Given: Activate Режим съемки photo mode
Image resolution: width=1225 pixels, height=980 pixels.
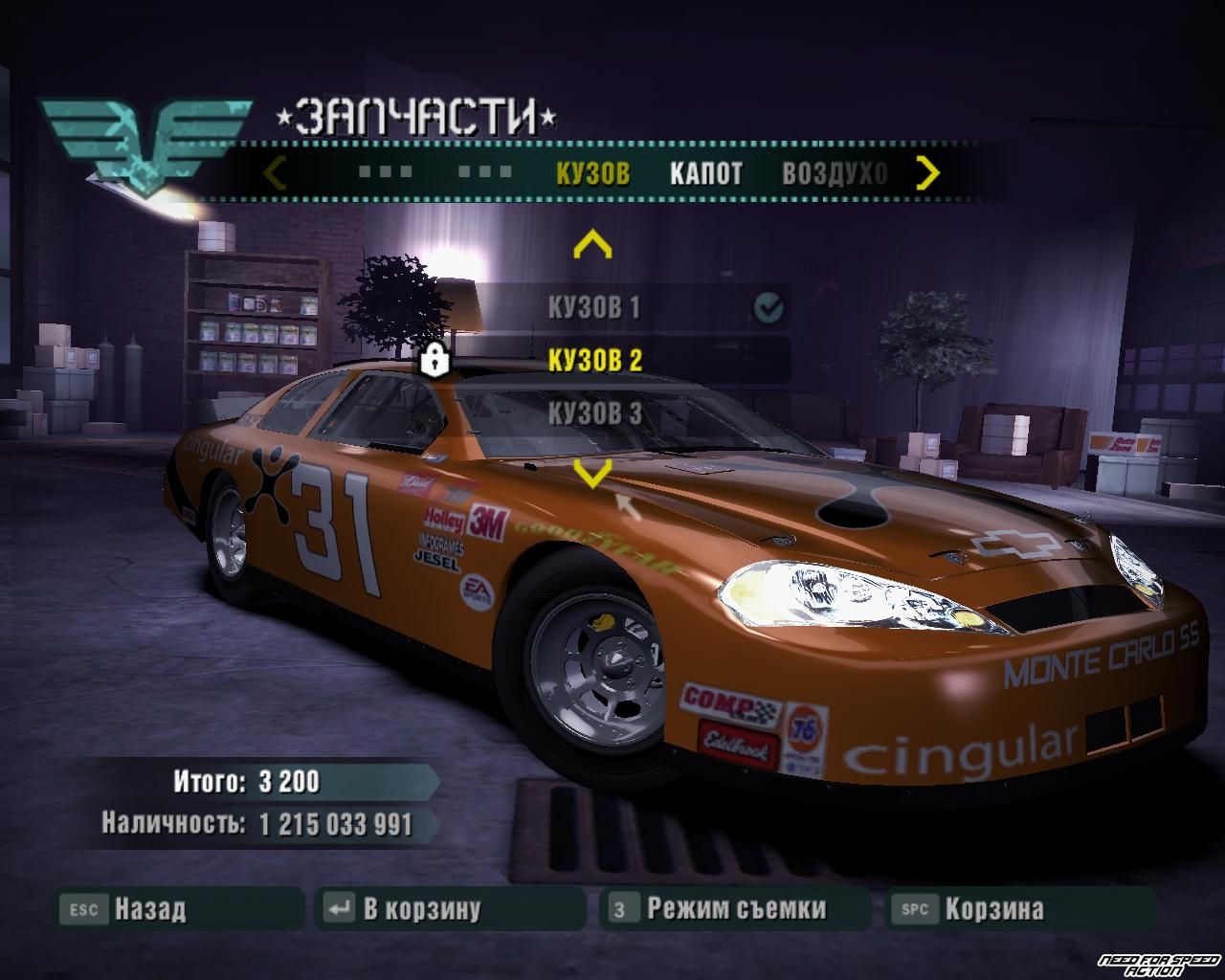Looking at the screenshot, I should (735, 908).
